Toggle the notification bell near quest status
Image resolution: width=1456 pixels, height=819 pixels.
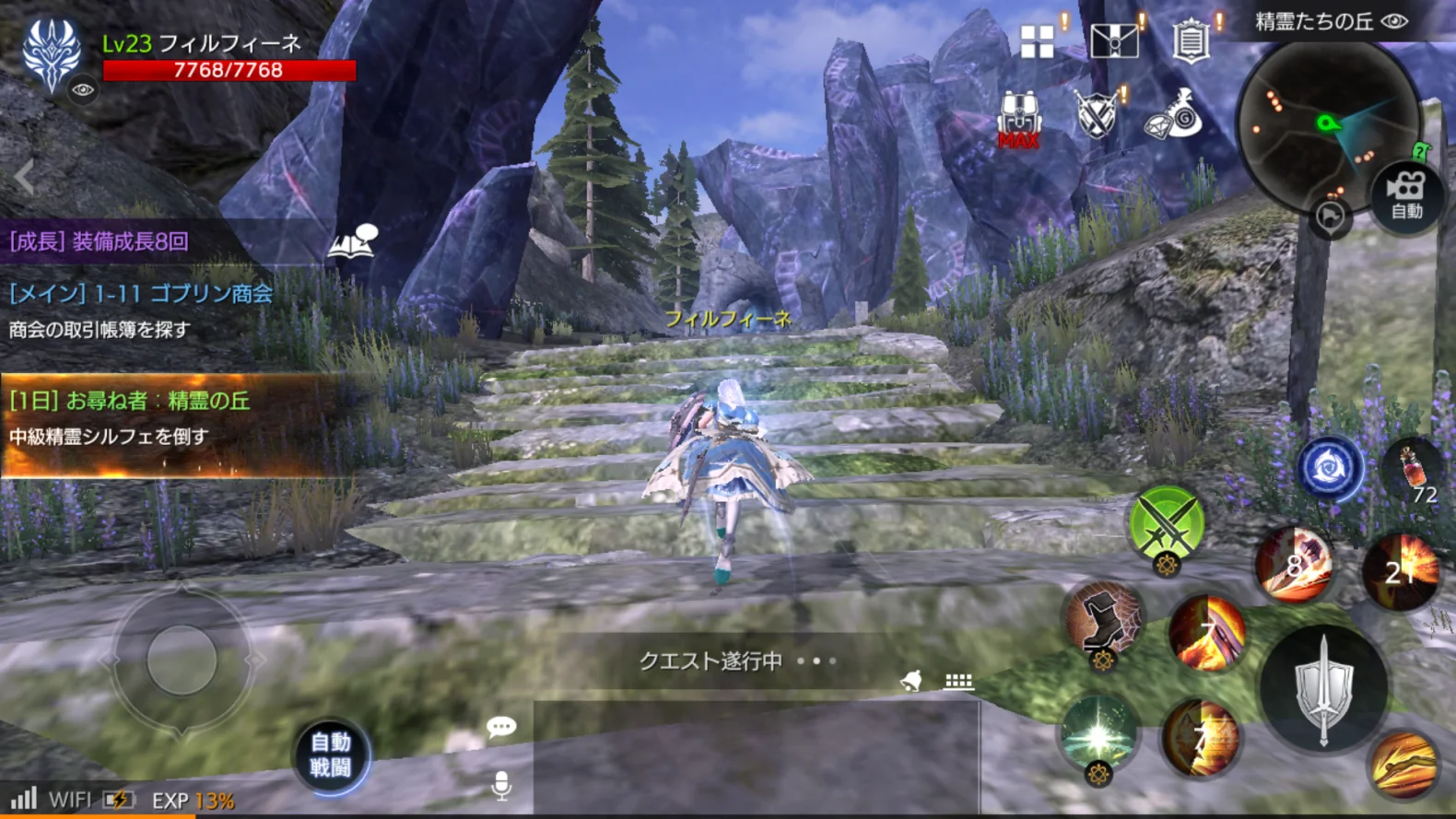[x=913, y=682]
